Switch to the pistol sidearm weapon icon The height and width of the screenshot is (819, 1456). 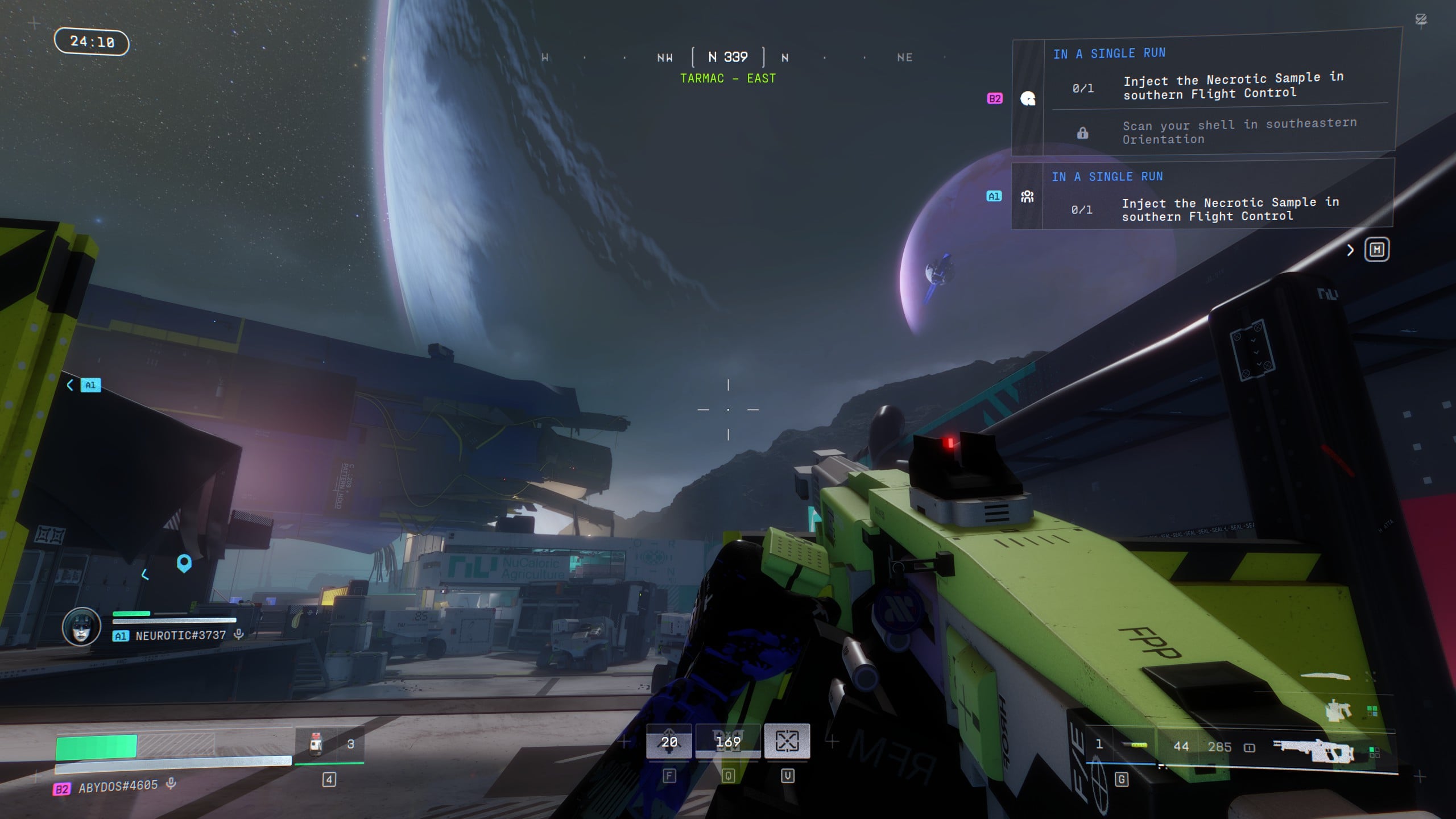(x=1338, y=711)
